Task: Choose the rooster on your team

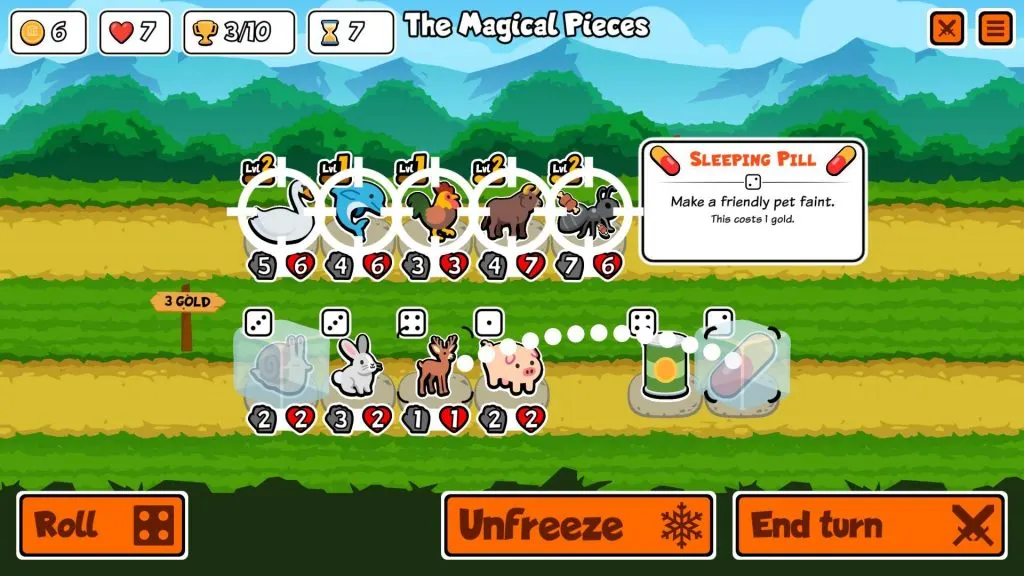Action: [x=435, y=212]
